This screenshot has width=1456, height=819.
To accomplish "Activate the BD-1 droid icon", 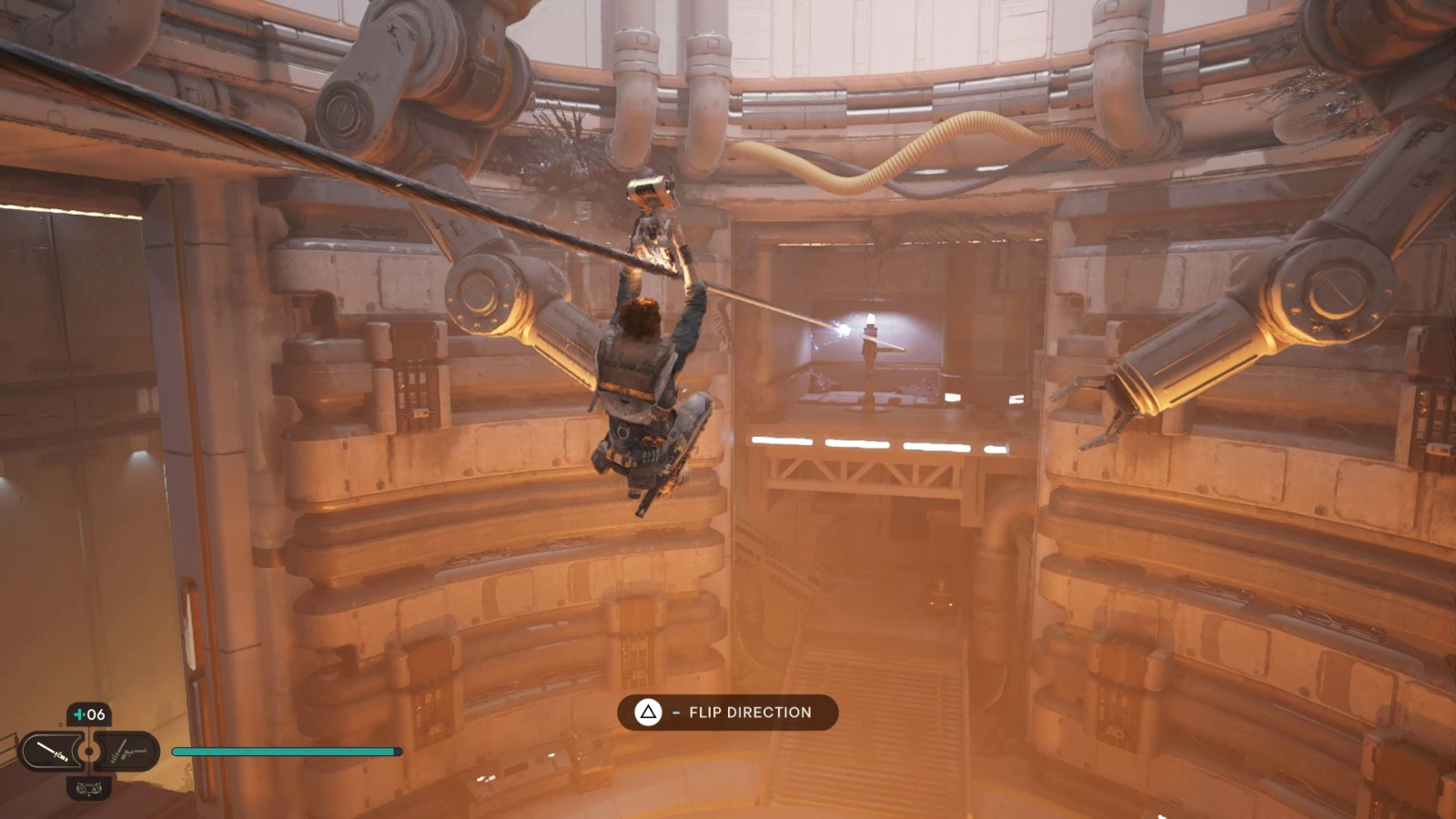I will point(89,788).
